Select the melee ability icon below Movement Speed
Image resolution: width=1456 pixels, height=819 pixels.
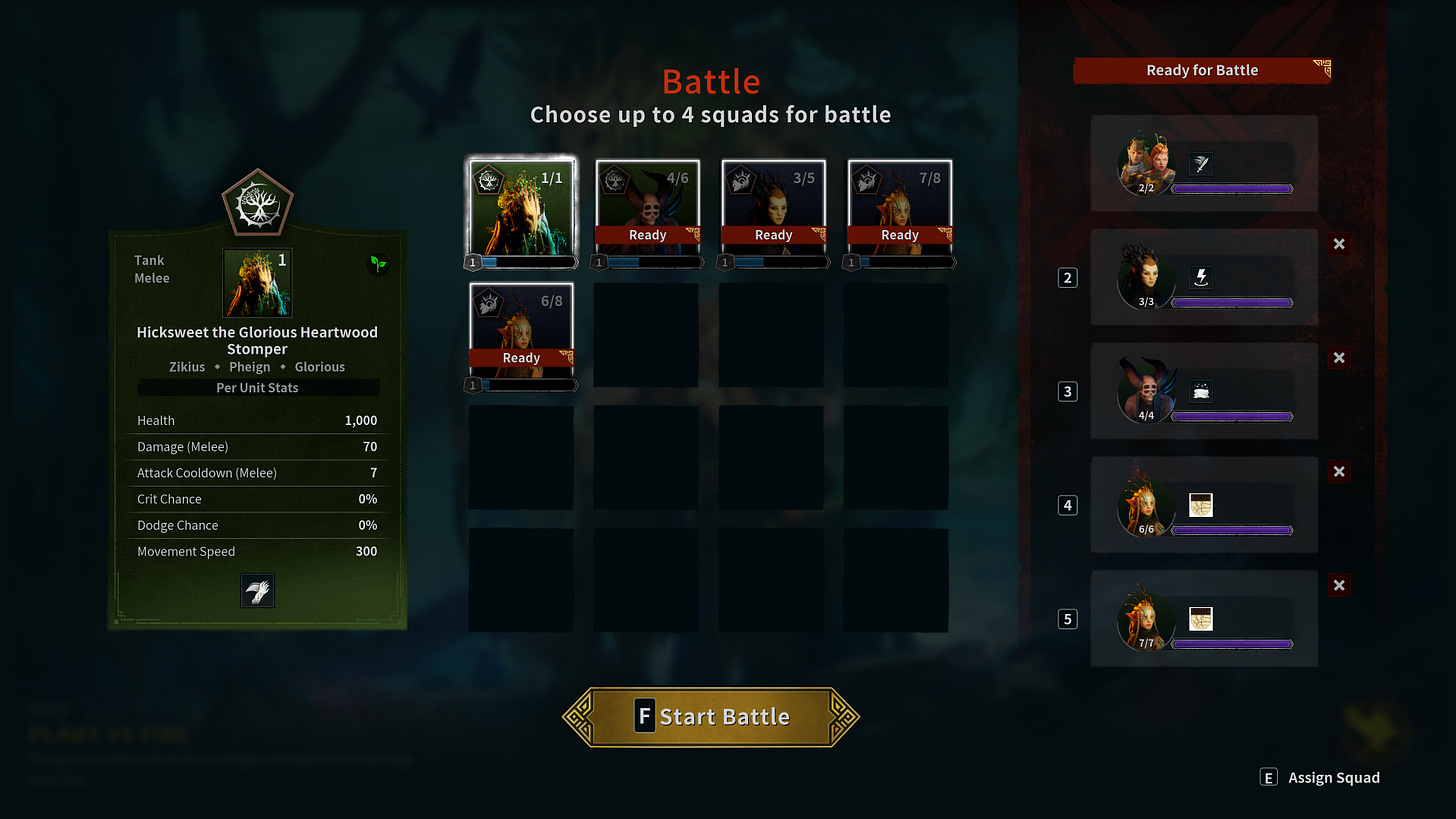pyautogui.click(x=257, y=590)
